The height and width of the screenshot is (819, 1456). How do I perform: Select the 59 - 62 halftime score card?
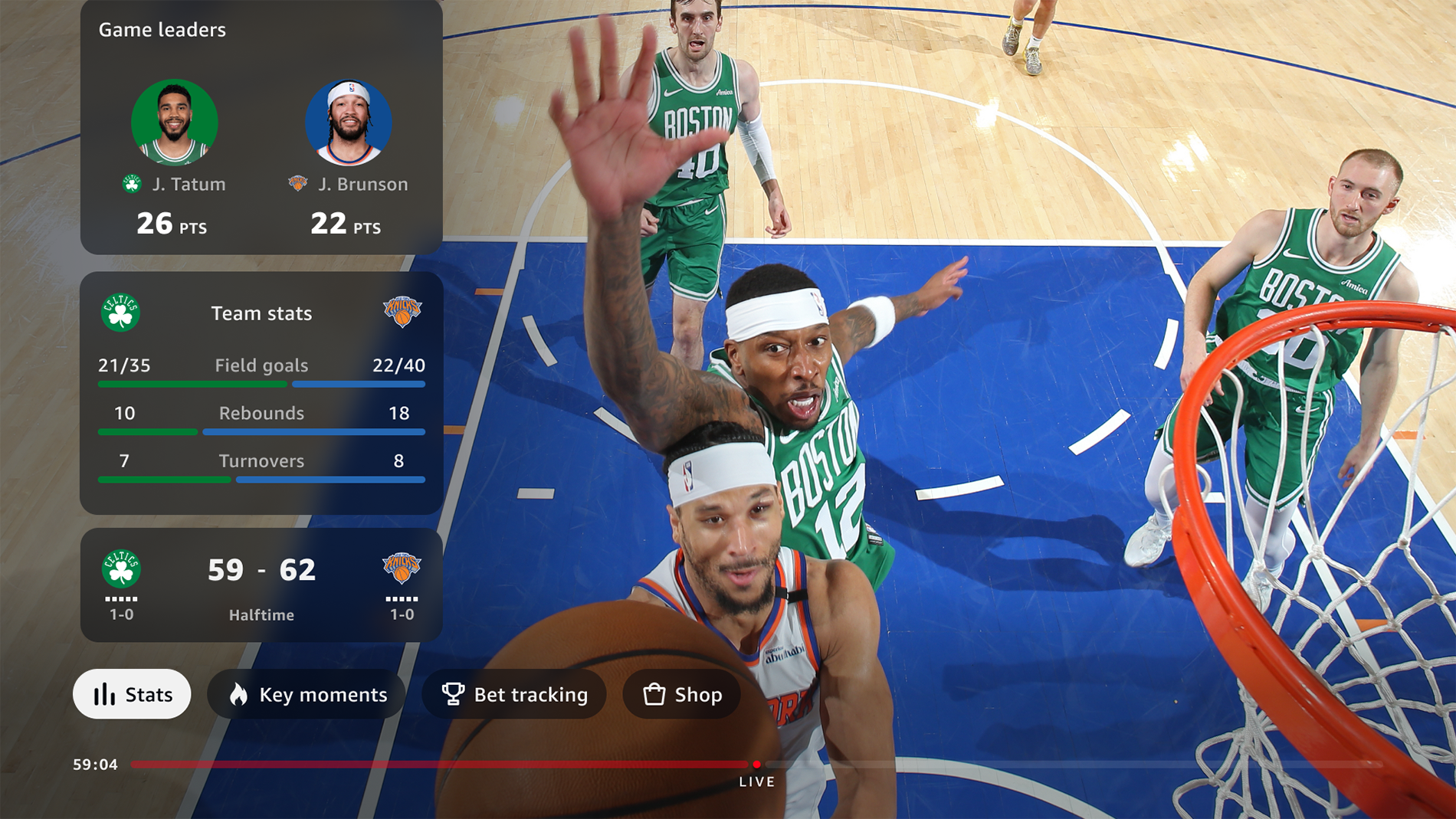[x=261, y=584]
